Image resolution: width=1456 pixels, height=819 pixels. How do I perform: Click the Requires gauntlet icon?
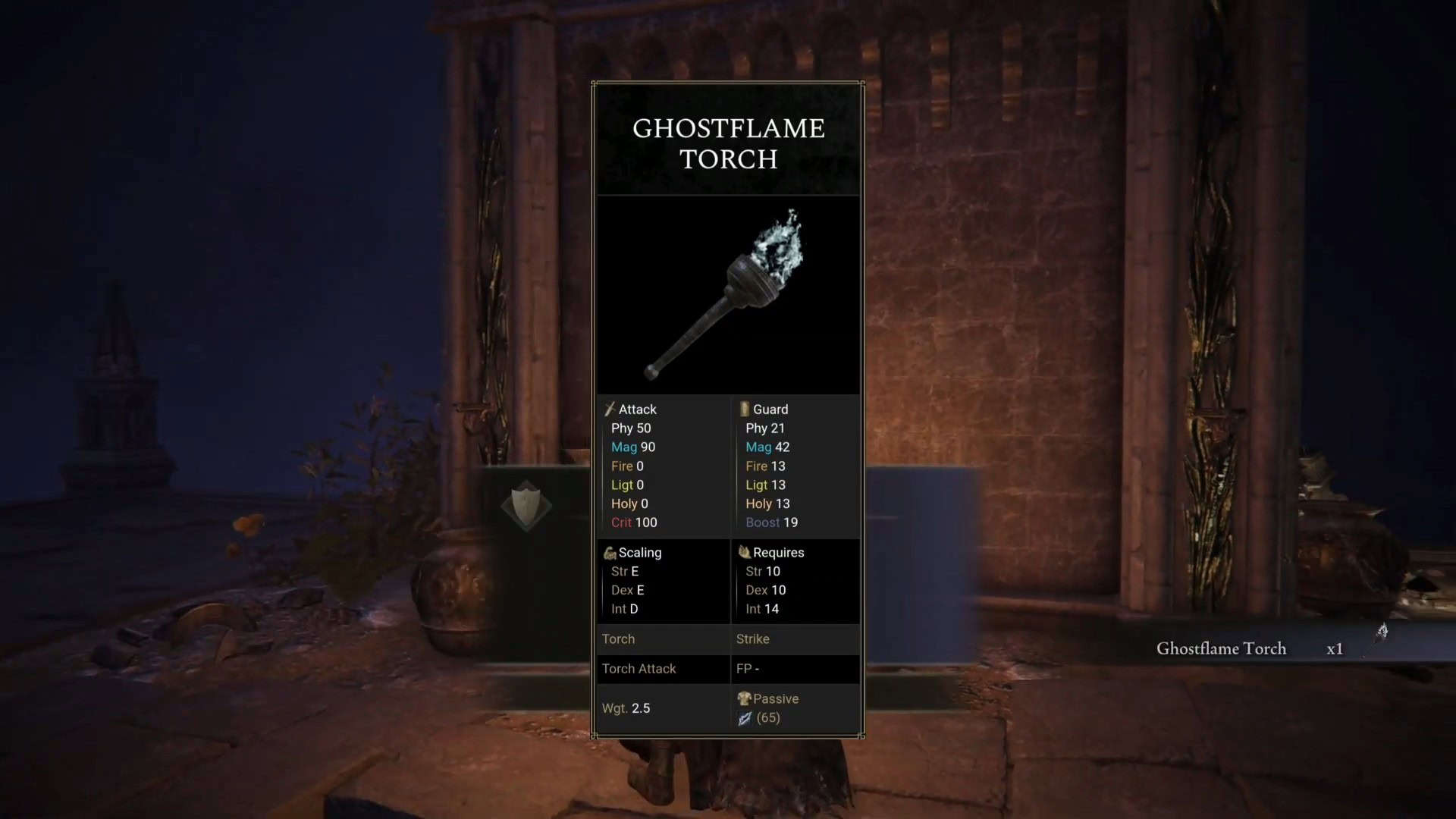[744, 552]
